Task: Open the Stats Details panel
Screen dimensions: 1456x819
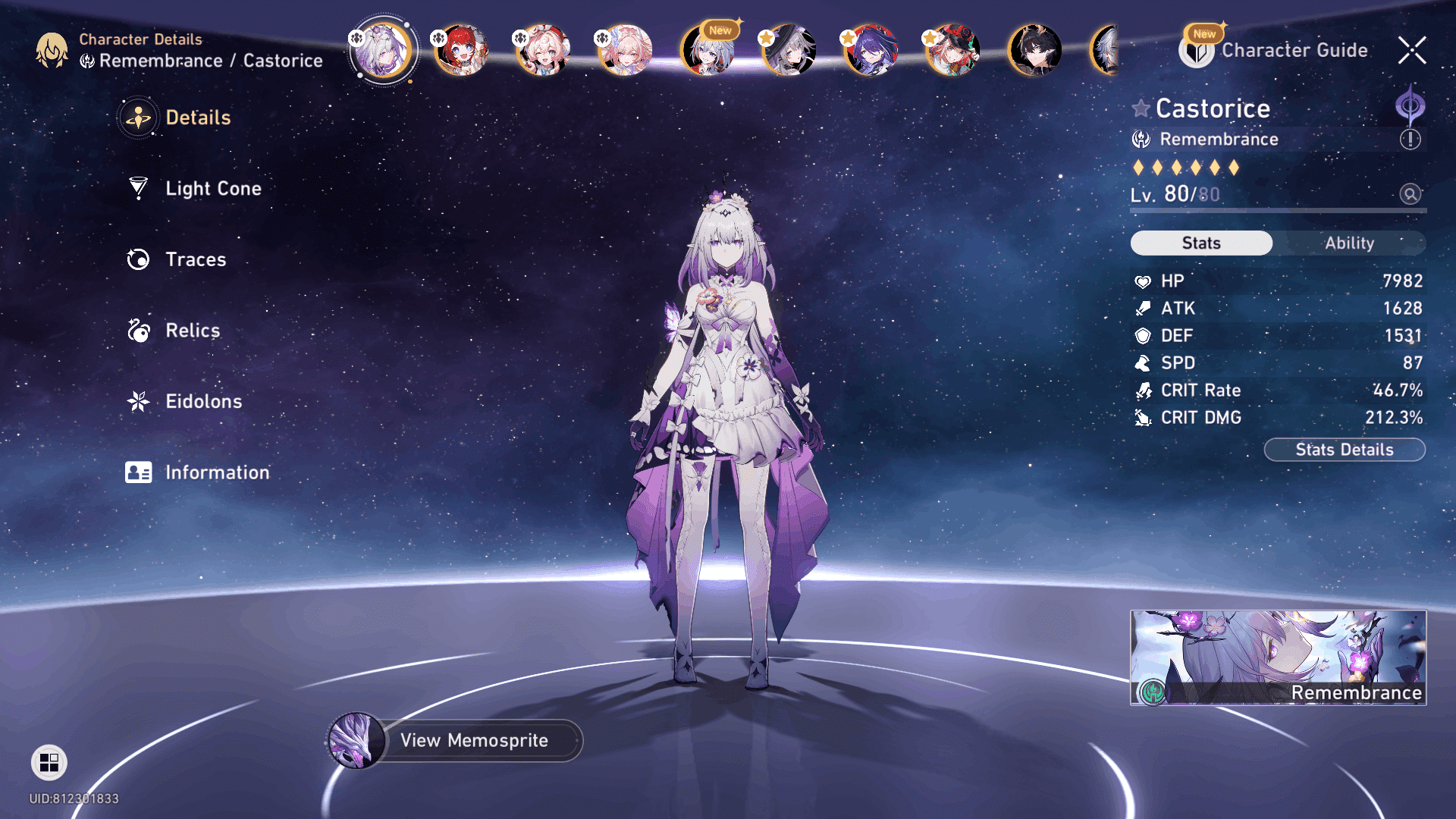Action: [x=1344, y=450]
